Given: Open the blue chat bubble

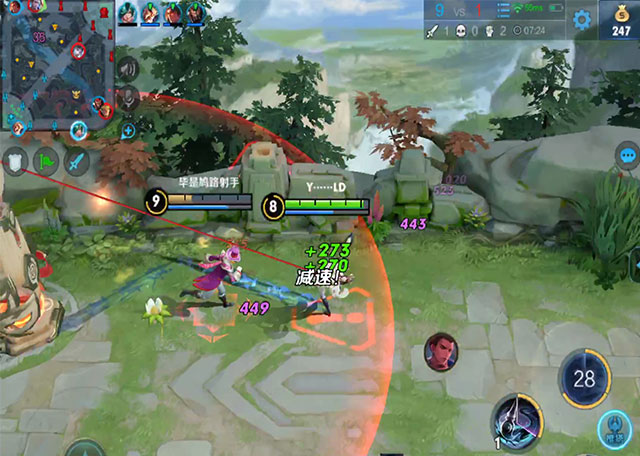Looking at the screenshot, I should pos(627,156).
